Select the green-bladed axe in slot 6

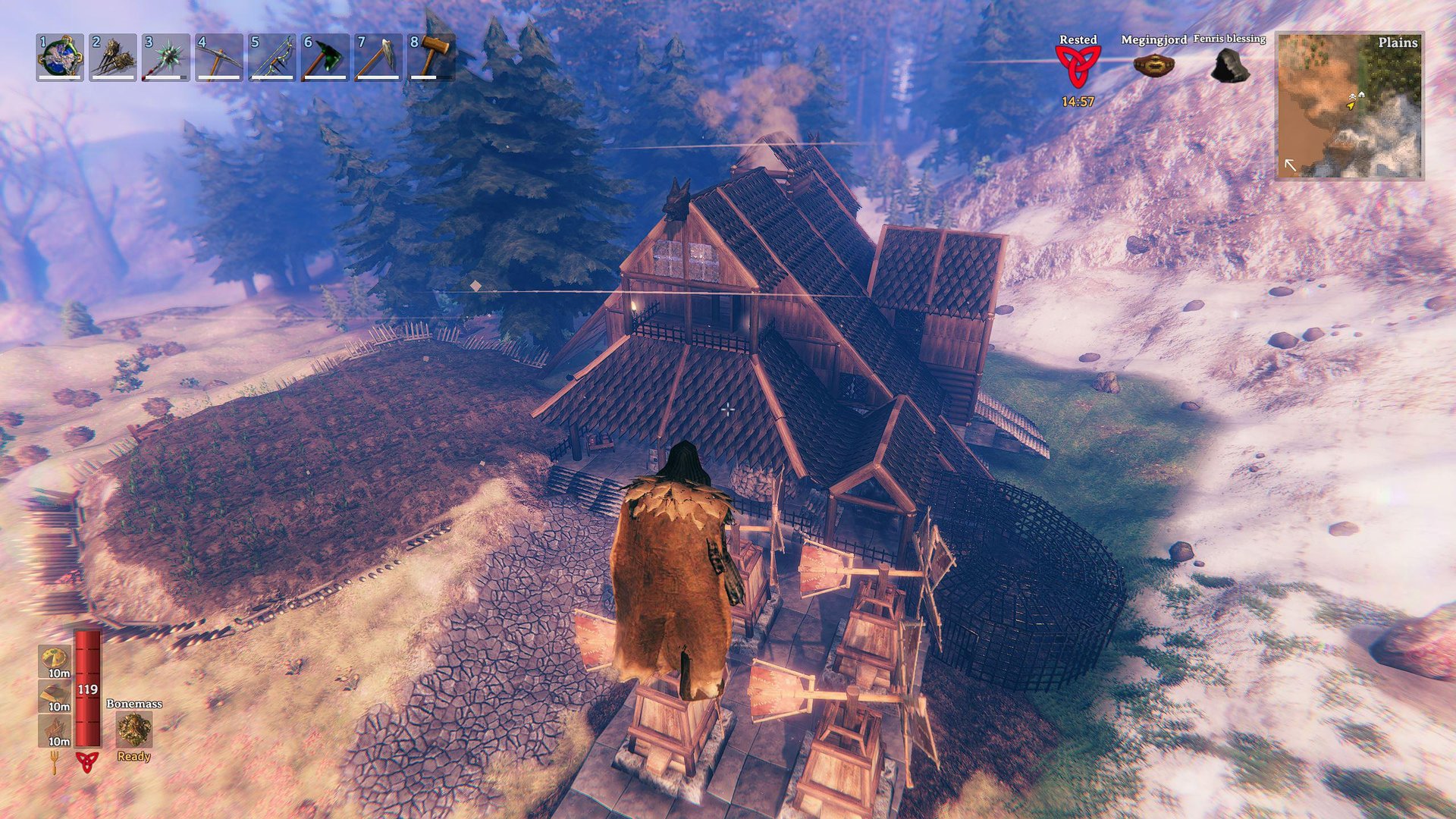tap(325, 58)
